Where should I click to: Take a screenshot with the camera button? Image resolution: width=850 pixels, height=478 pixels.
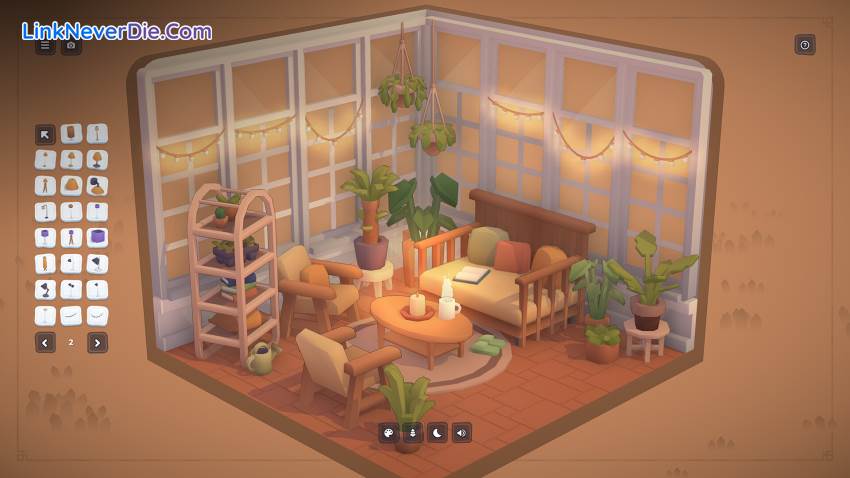[71, 45]
